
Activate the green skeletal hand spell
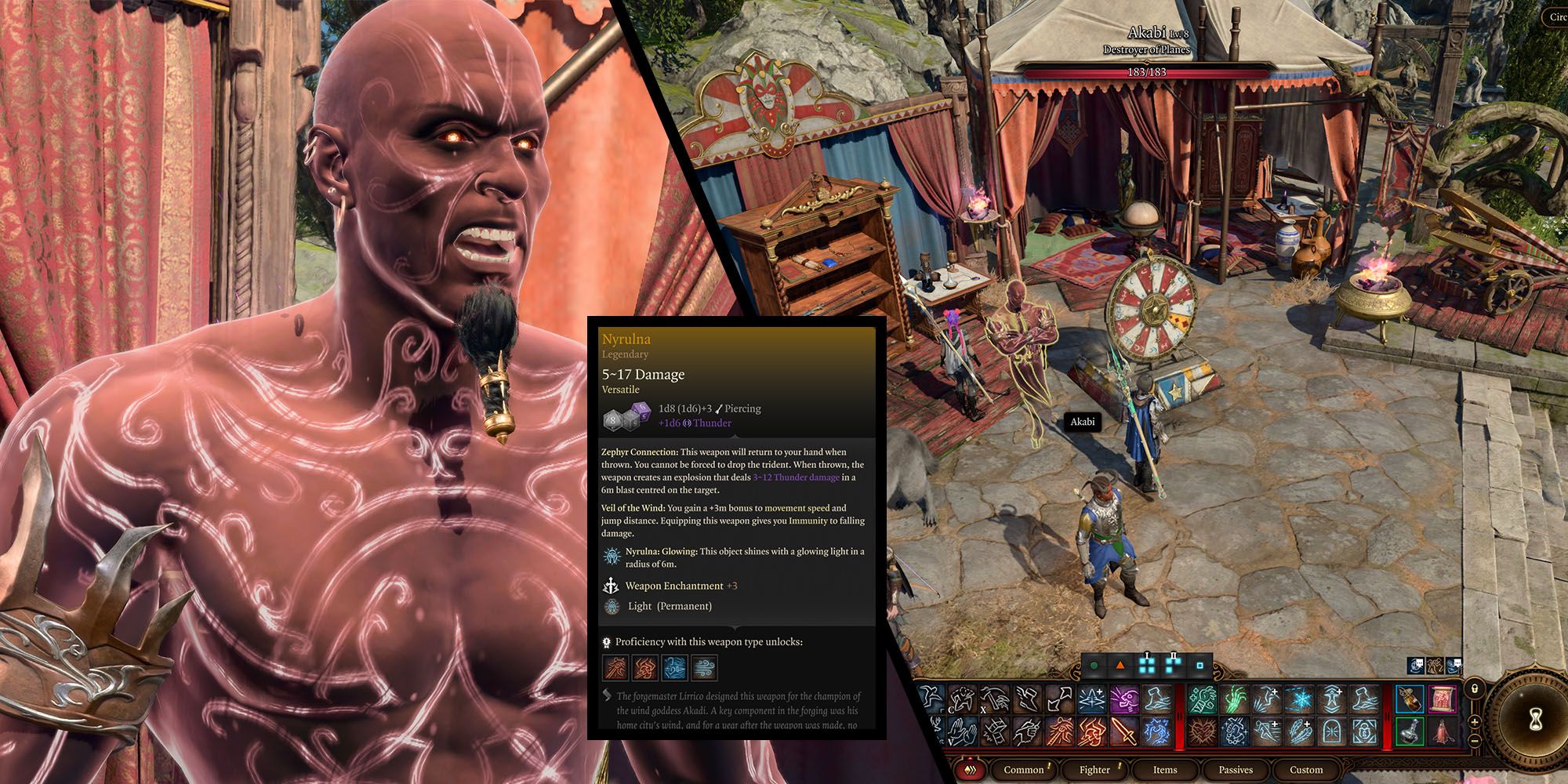coord(1235,699)
